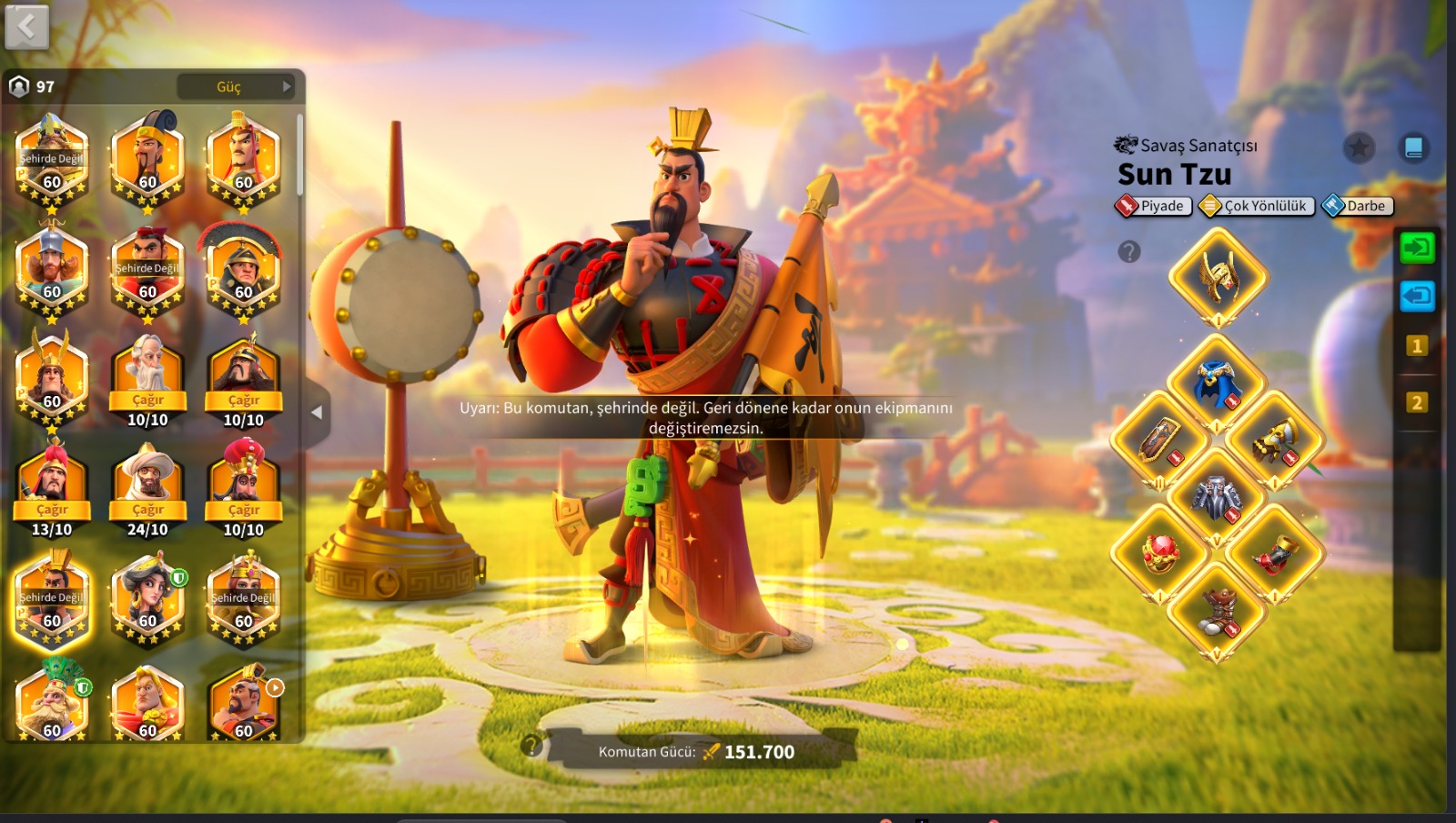Open commander power help question mark
The image size is (1456, 823).
pyautogui.click(x=531, y=747)
